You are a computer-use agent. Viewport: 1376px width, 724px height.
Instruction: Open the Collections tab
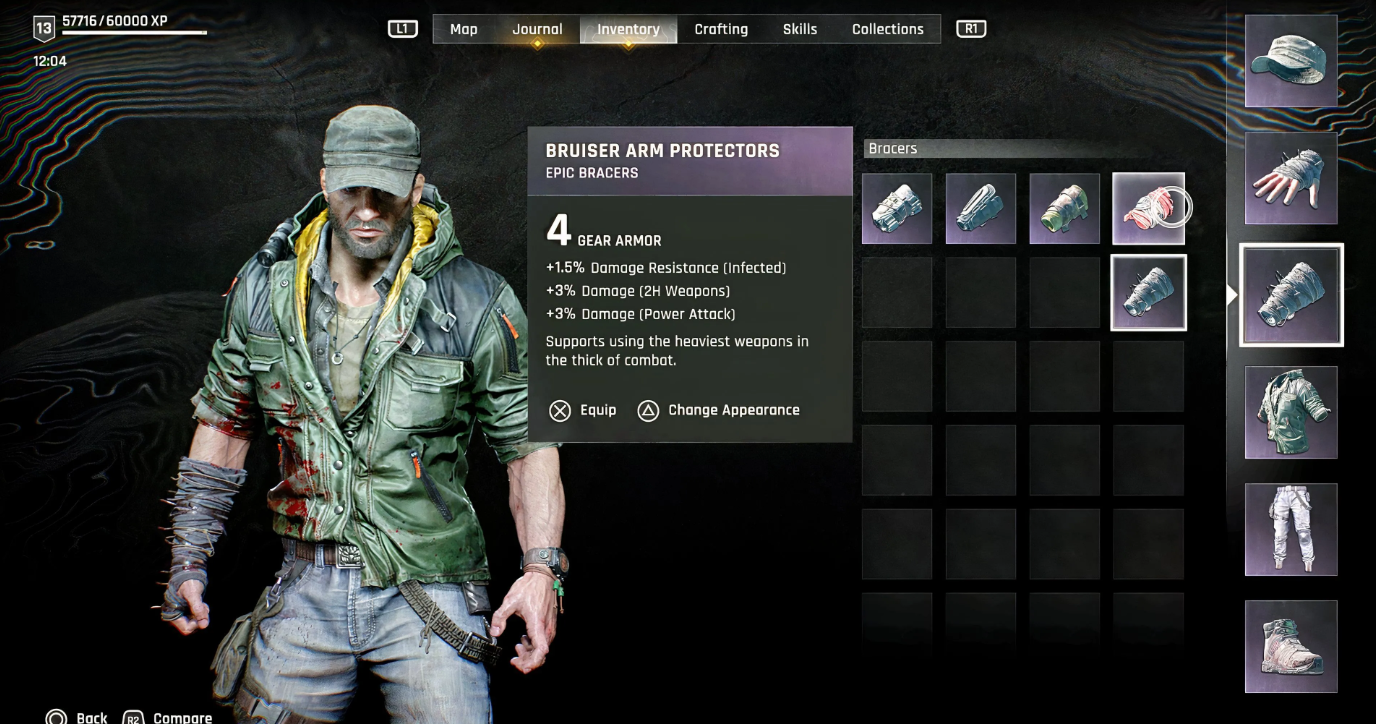887,29
